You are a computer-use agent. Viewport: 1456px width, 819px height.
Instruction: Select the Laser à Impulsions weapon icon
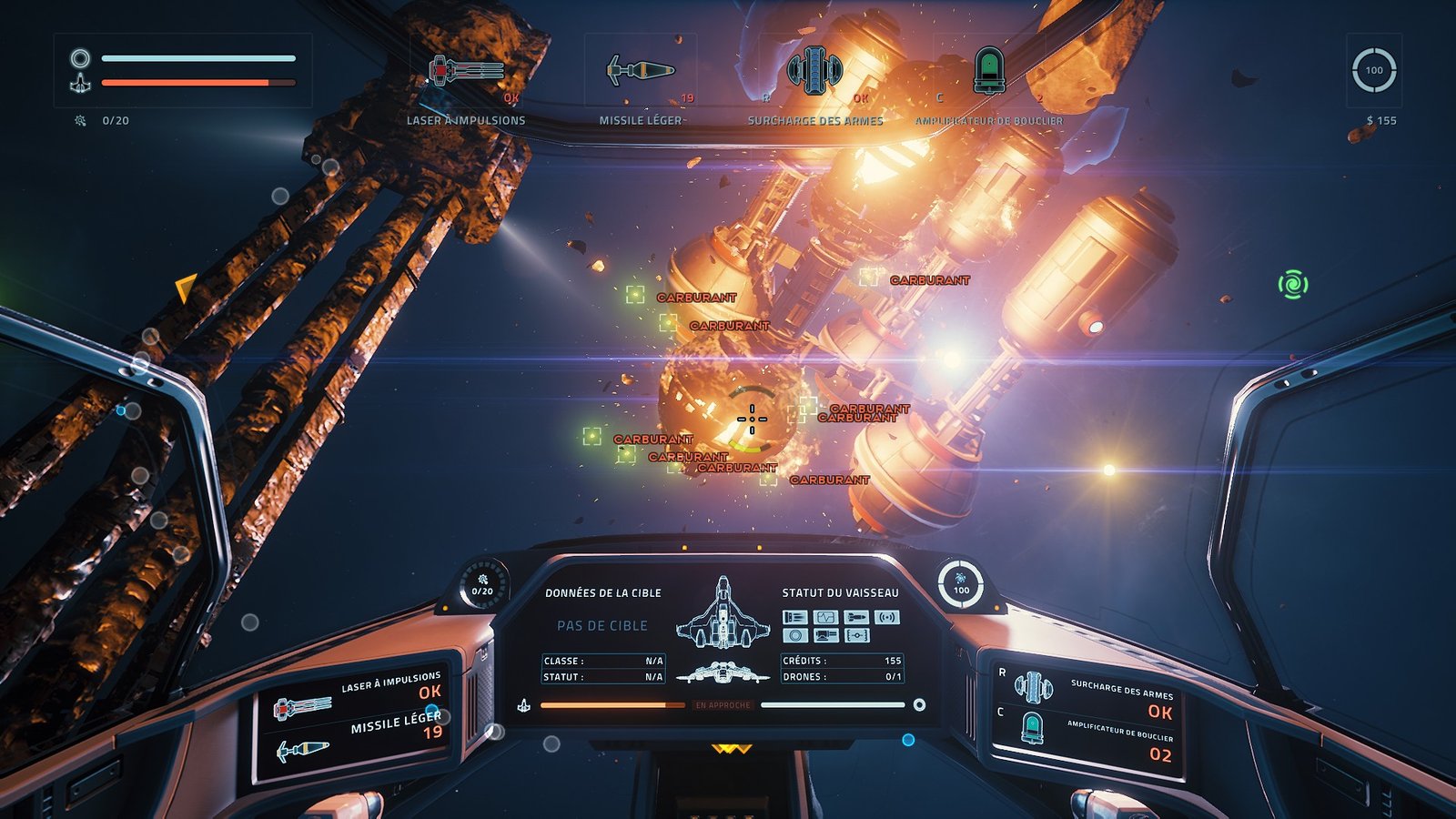(466, 70)
